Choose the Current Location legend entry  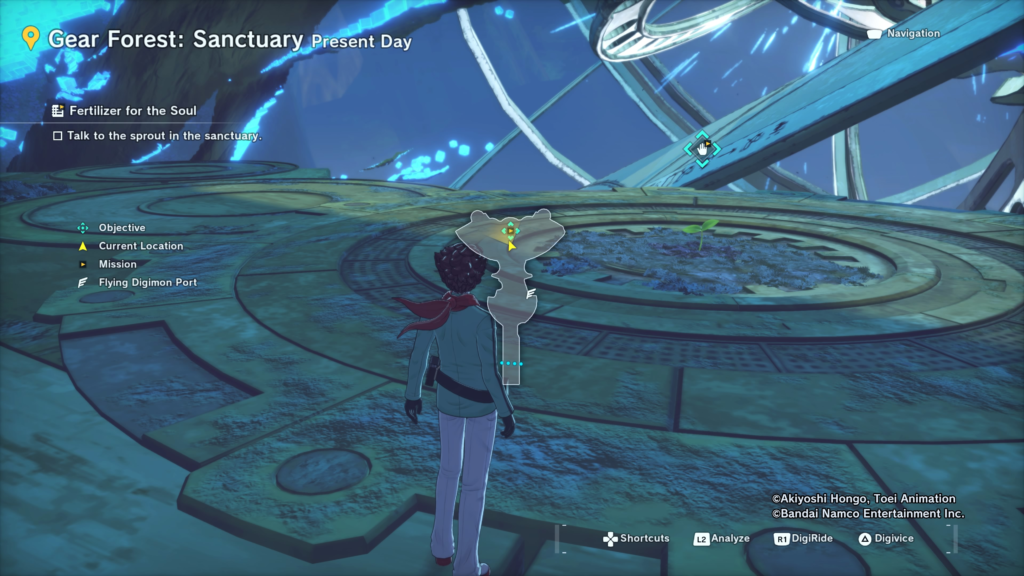(140, 246)
